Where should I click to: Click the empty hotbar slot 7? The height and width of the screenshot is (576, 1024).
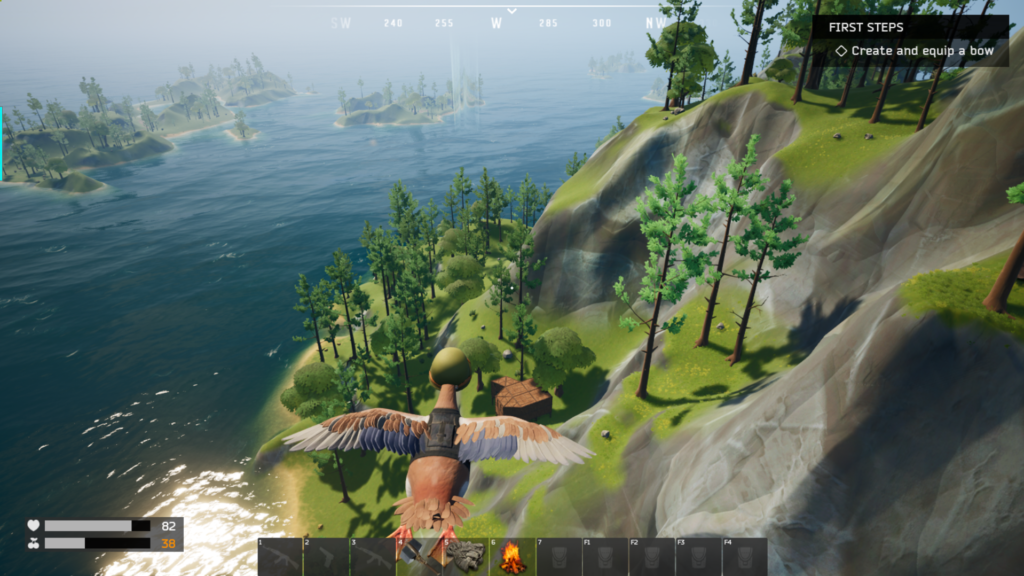click(x=558, y=557)
